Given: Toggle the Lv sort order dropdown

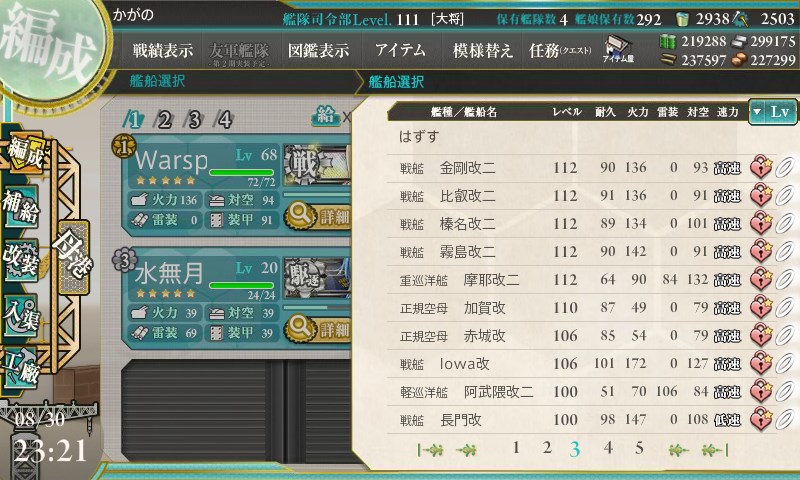Looking at the screenshot, I should tap(772, 112).
